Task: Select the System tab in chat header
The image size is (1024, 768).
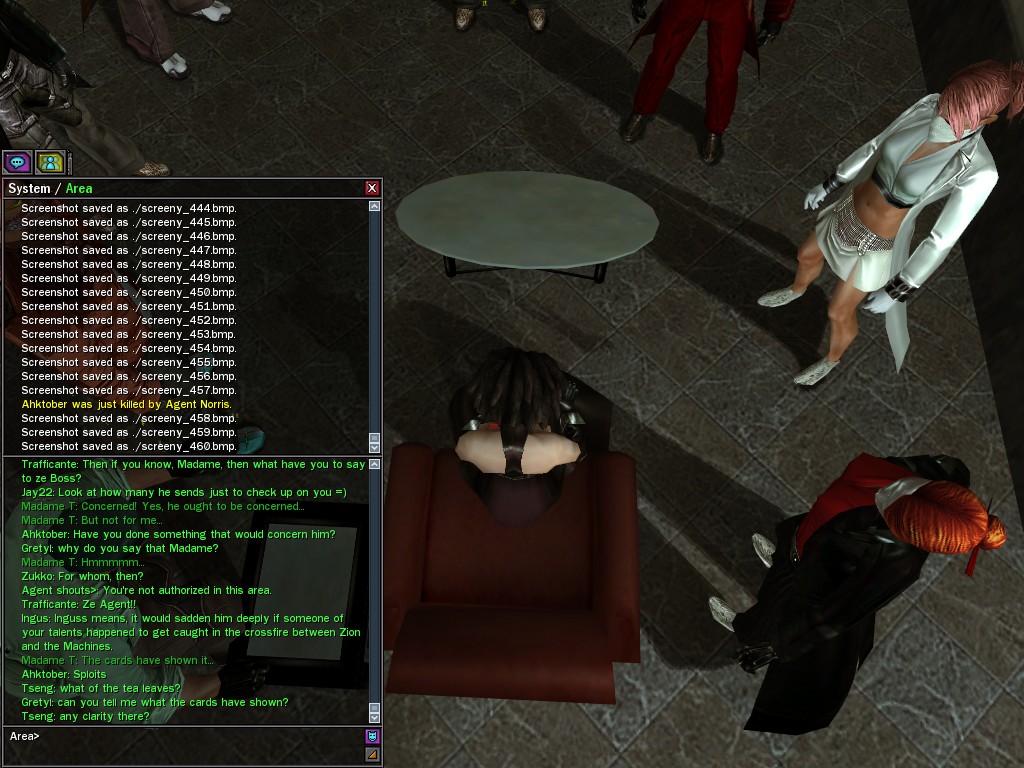Action: pos(28,188)
